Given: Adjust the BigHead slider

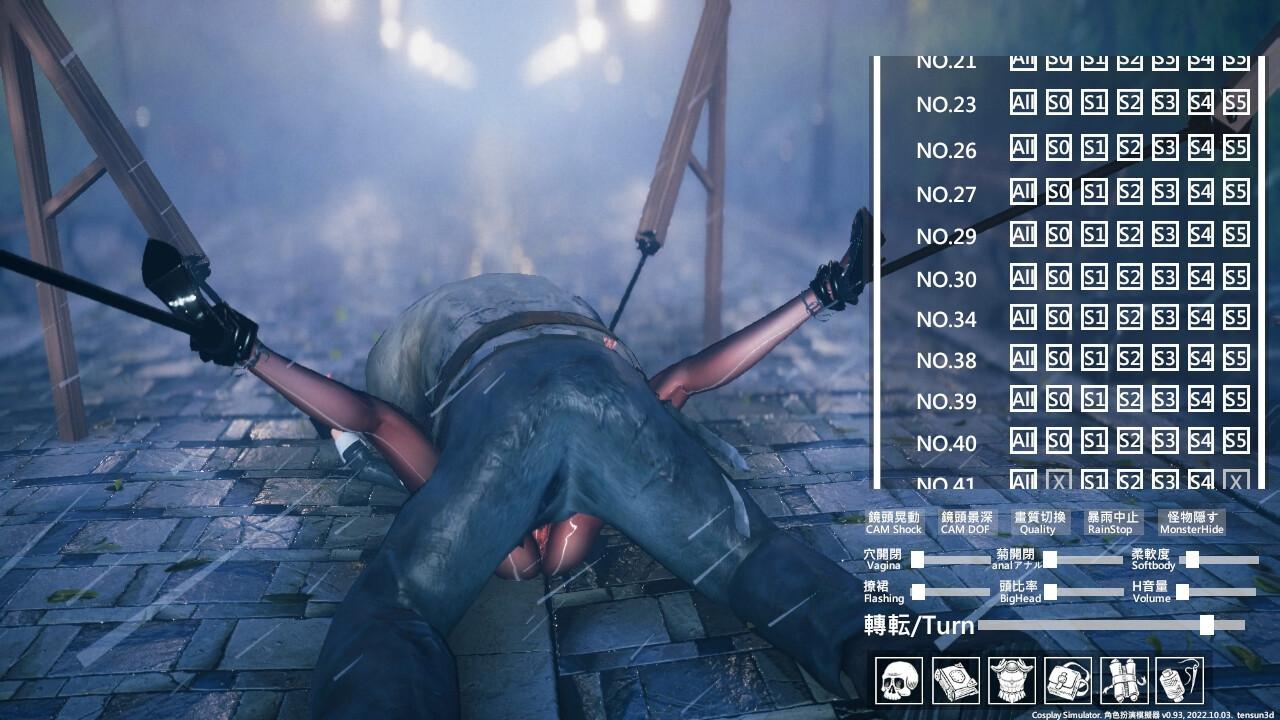Looking at the screenshot, I should tap(1051, 592).
